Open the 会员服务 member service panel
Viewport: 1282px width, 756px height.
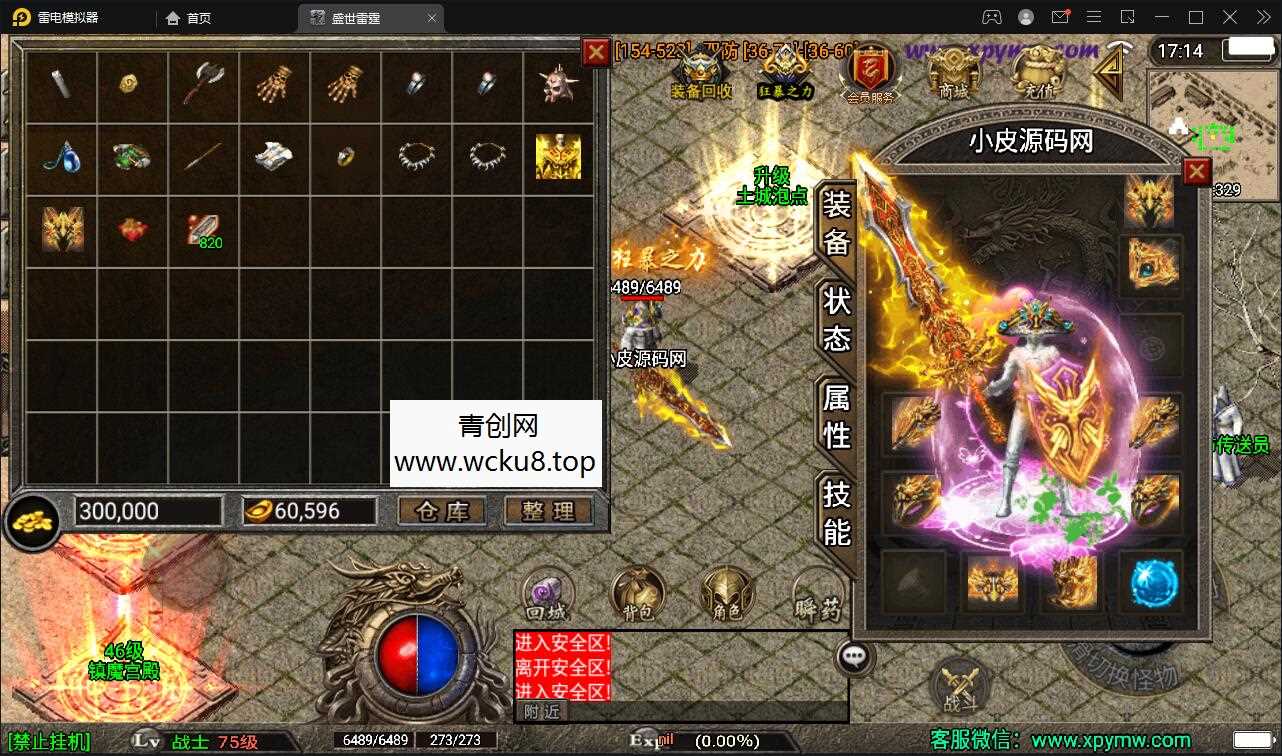coord(868,70)
